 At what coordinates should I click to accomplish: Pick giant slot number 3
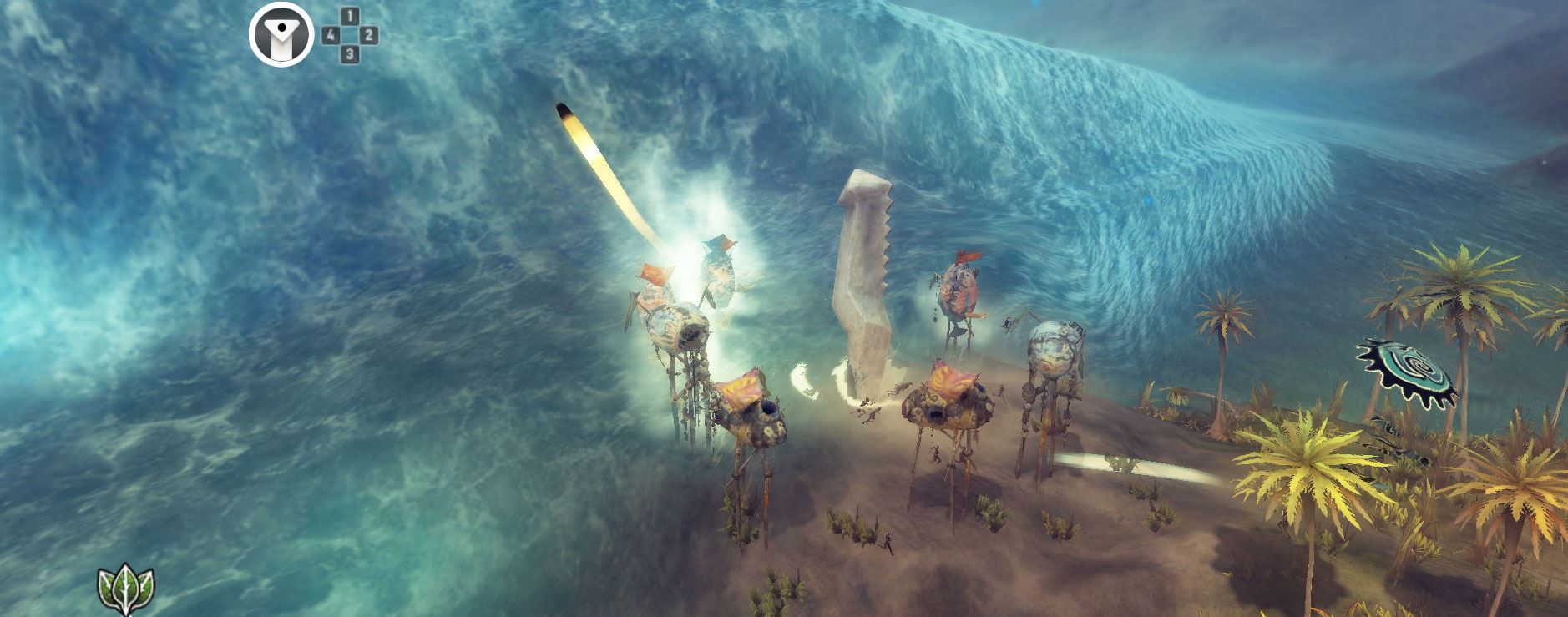click(x=350, y=54)
